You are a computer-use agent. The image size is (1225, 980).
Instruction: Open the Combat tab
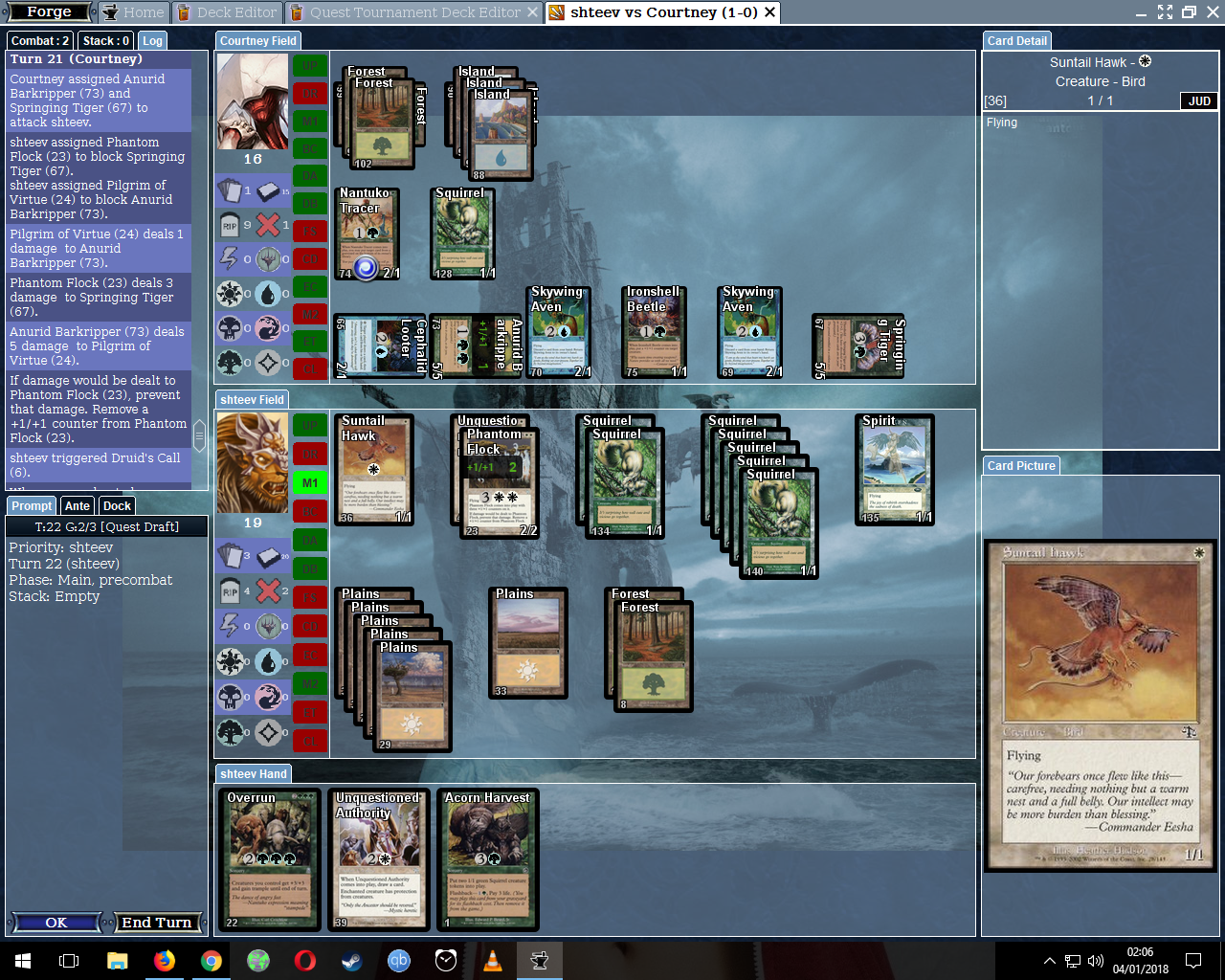[40, 40]
